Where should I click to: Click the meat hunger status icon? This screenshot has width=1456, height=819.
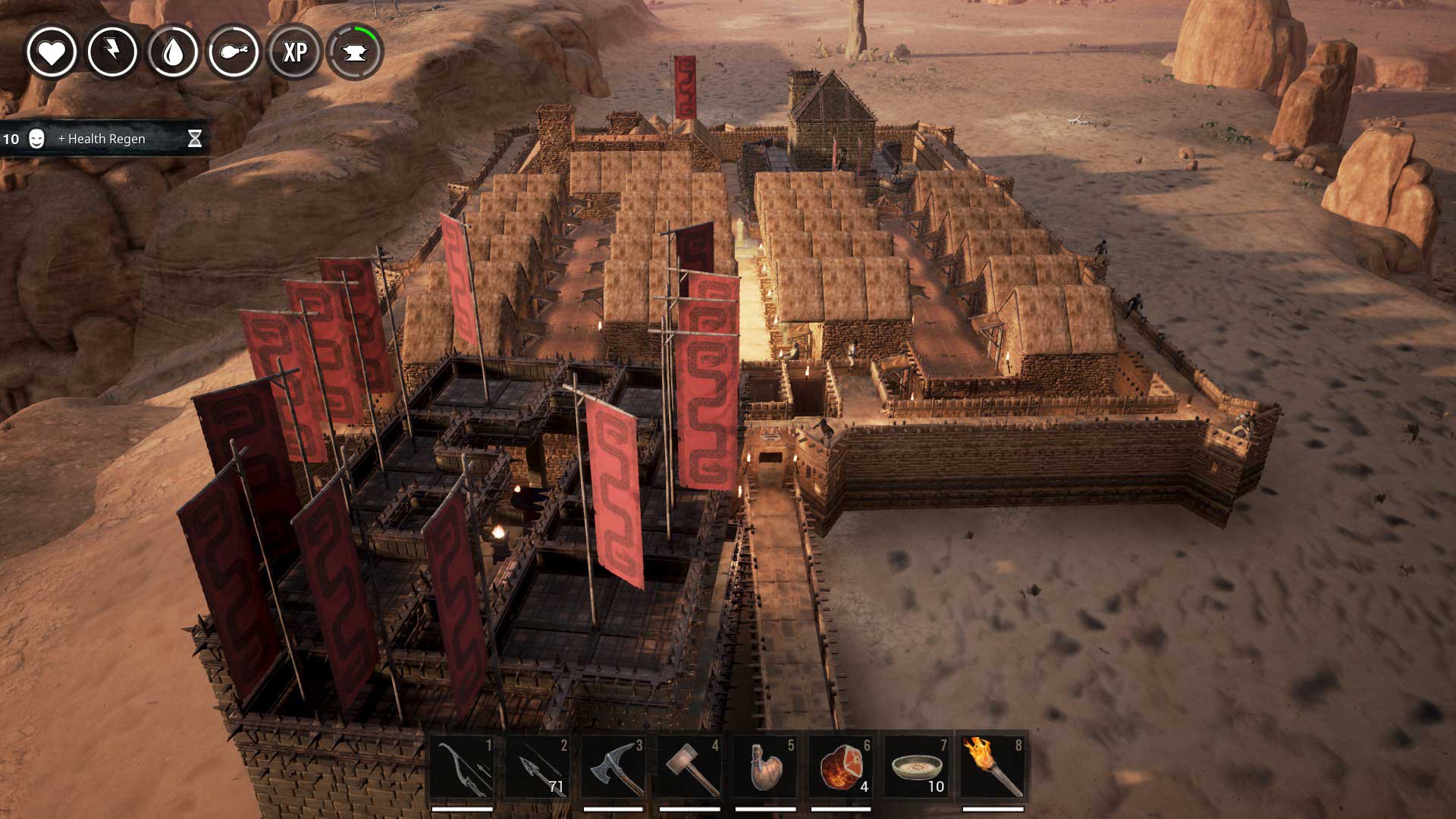[x=234, y=52]
